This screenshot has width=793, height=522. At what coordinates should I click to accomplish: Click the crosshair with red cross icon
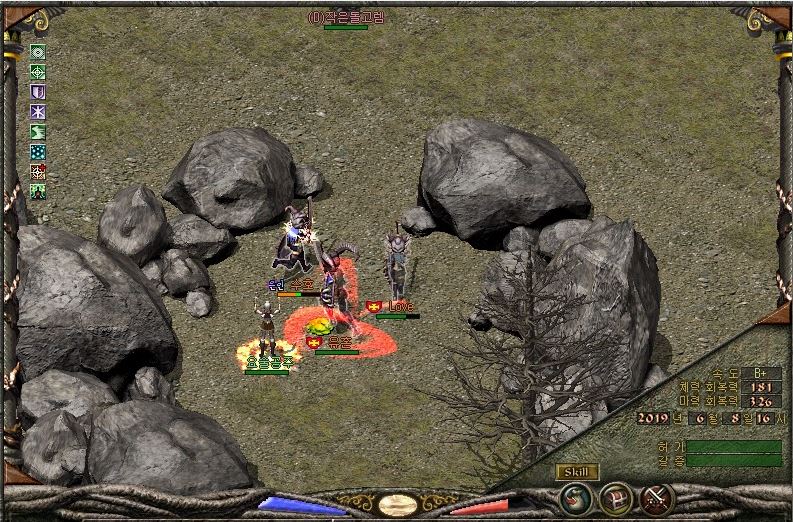(38, 172)
